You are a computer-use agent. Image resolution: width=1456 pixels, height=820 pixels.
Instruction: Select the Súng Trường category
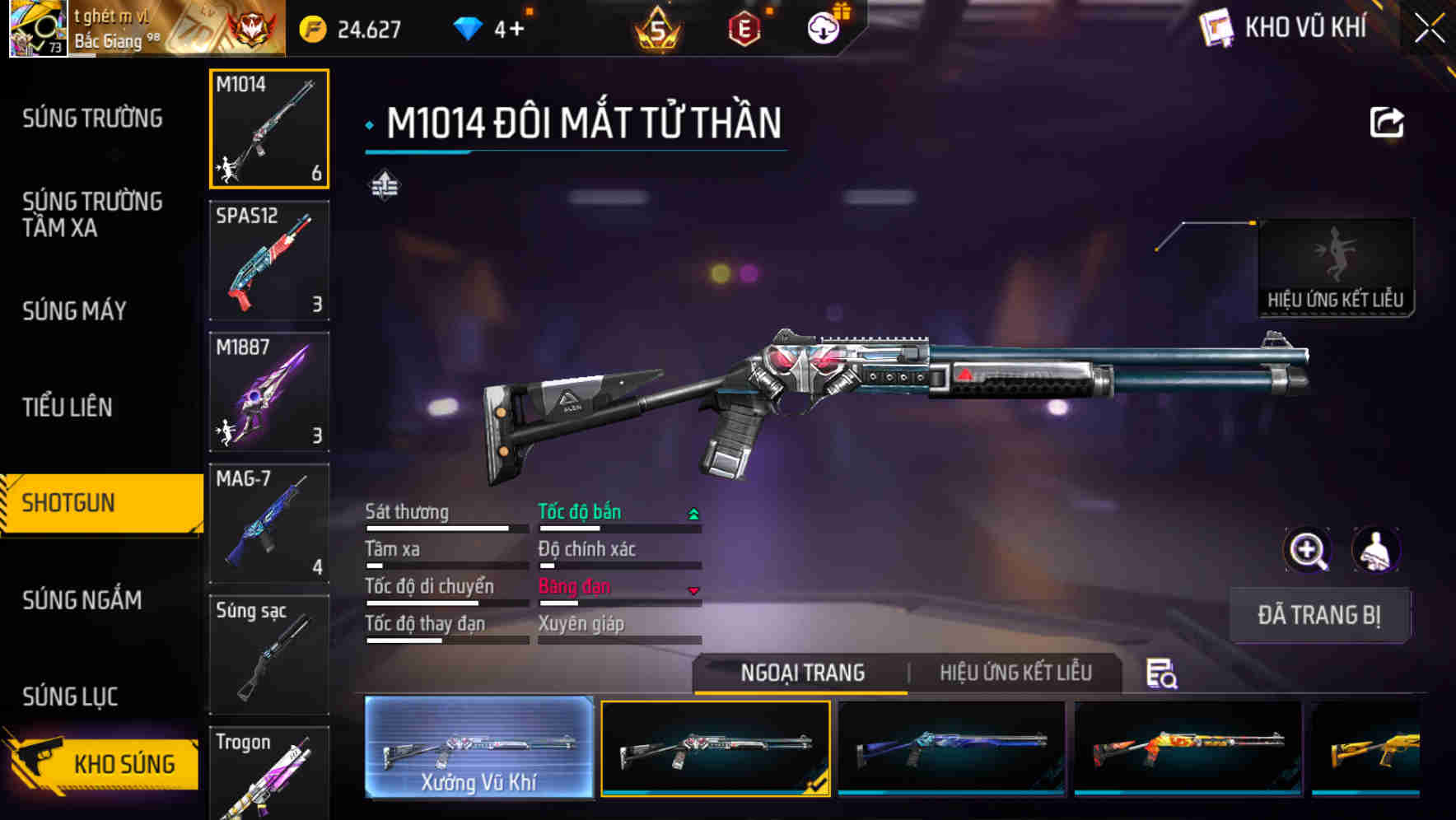(x=92, y=119)
